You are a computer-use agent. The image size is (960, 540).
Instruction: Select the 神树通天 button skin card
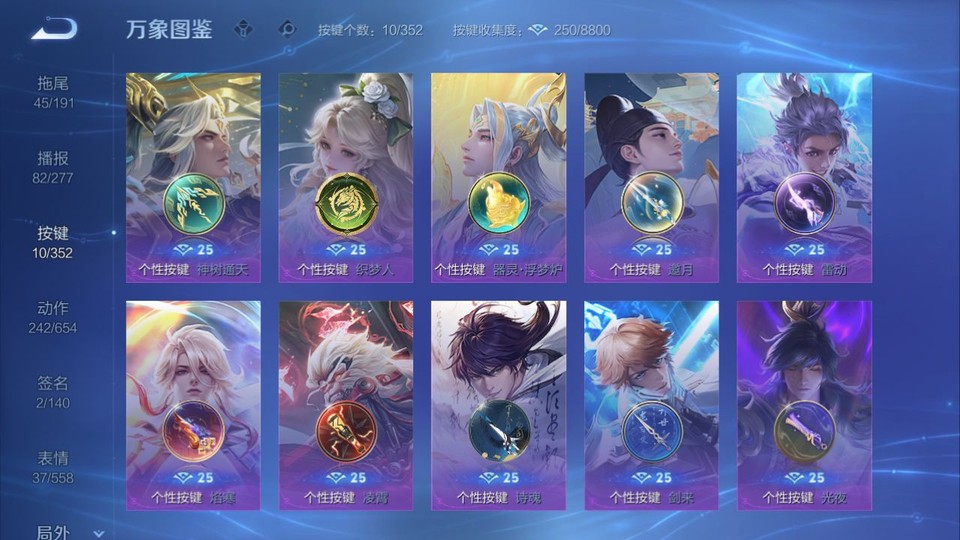point(193,177)
